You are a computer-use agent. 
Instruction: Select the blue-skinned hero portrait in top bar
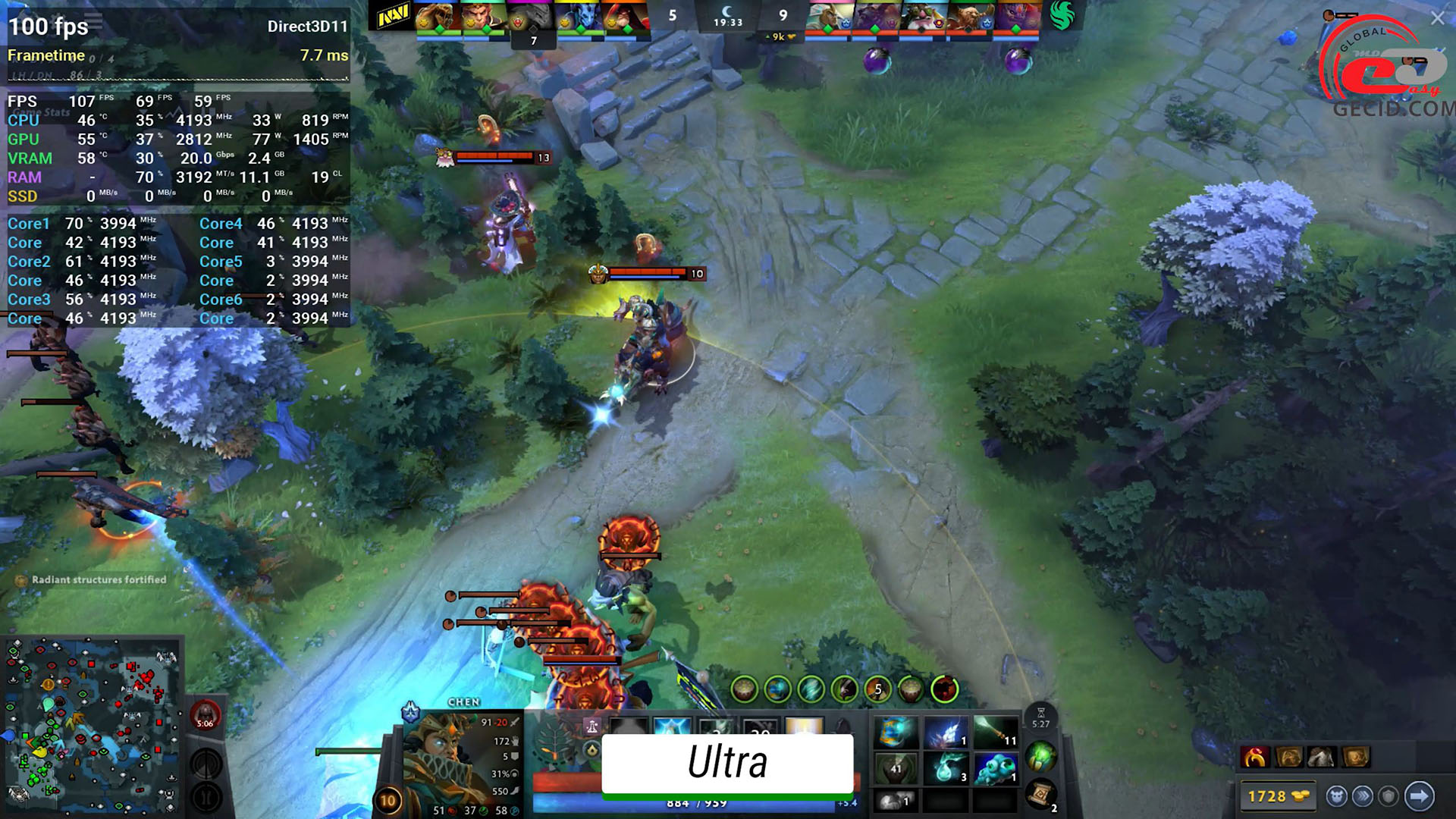578,17
